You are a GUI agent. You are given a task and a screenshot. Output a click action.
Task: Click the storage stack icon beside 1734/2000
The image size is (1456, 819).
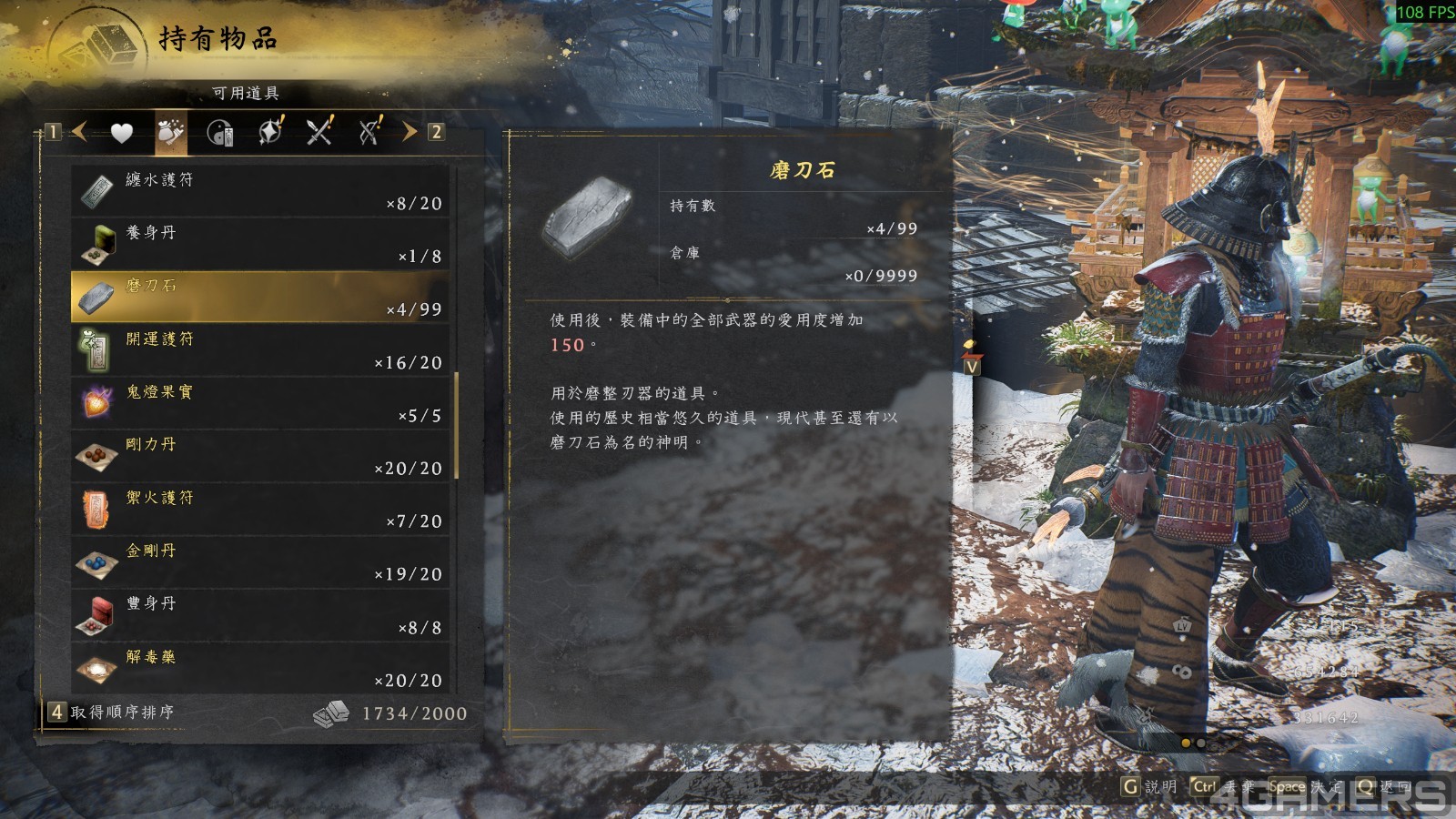(x=331, y=714)
